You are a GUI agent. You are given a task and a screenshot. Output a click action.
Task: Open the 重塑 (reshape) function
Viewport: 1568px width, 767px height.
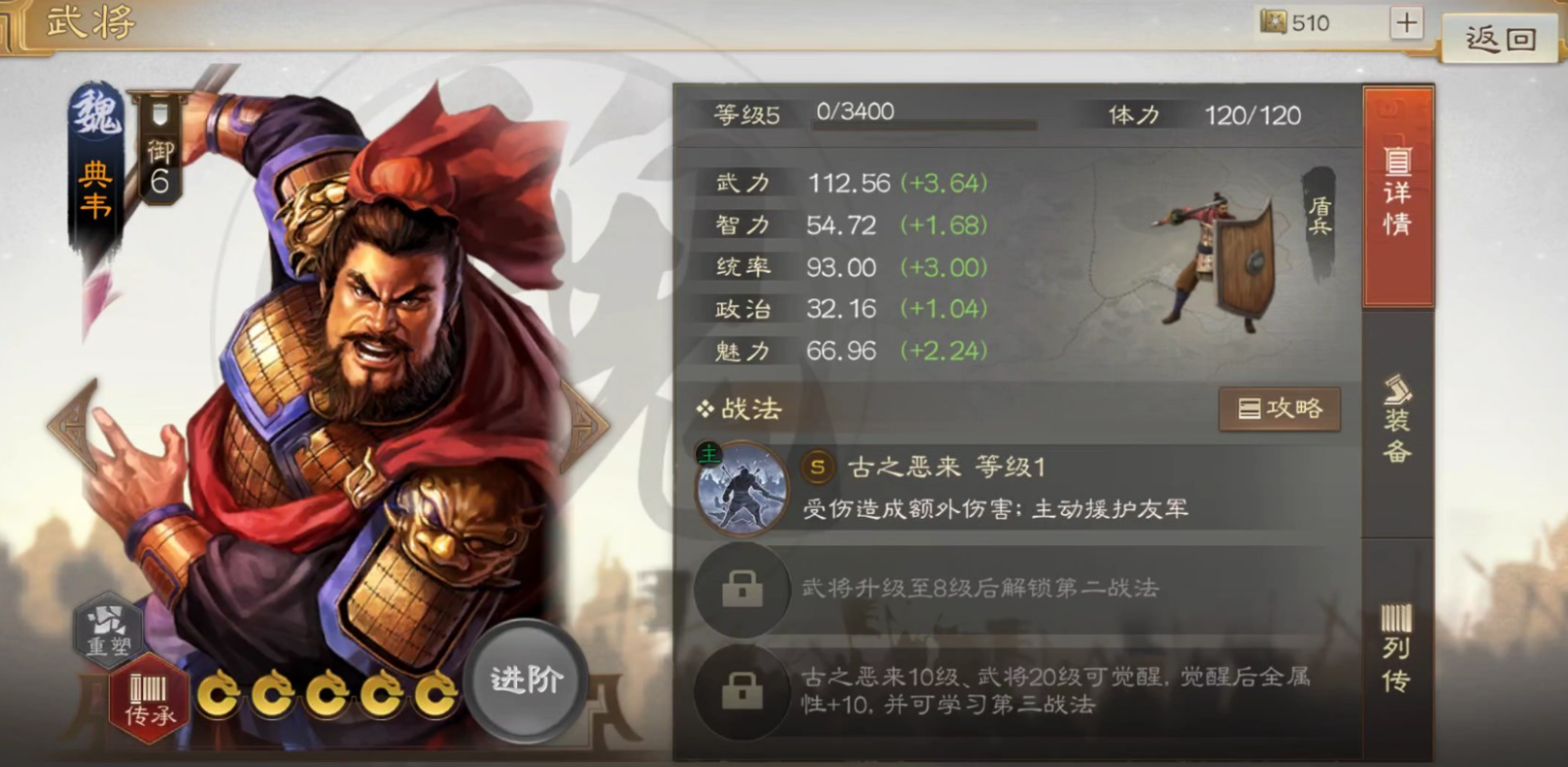[111, 631]
